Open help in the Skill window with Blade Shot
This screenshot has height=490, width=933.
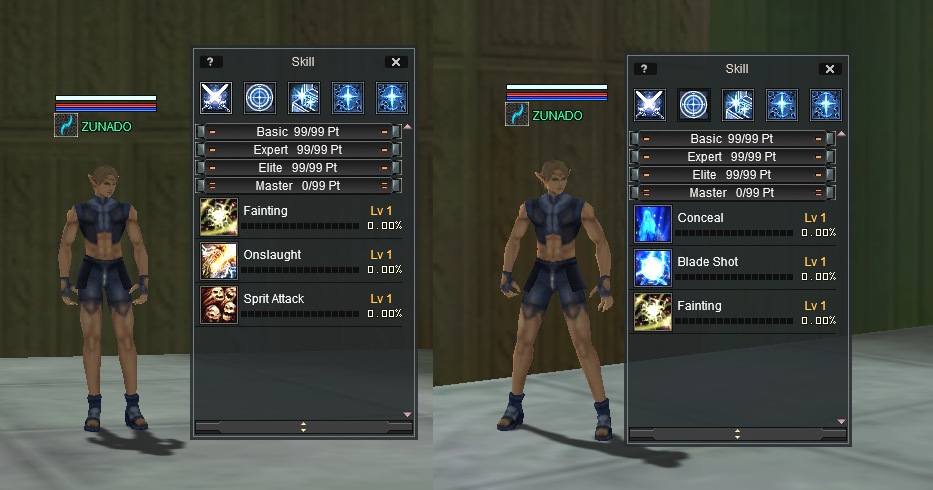pyautogui.click(x=643, y=69)
